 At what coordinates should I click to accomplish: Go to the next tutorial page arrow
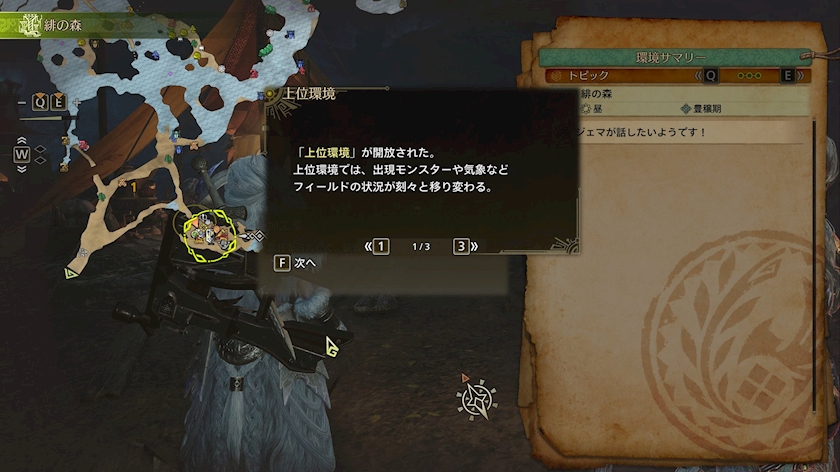465,246
